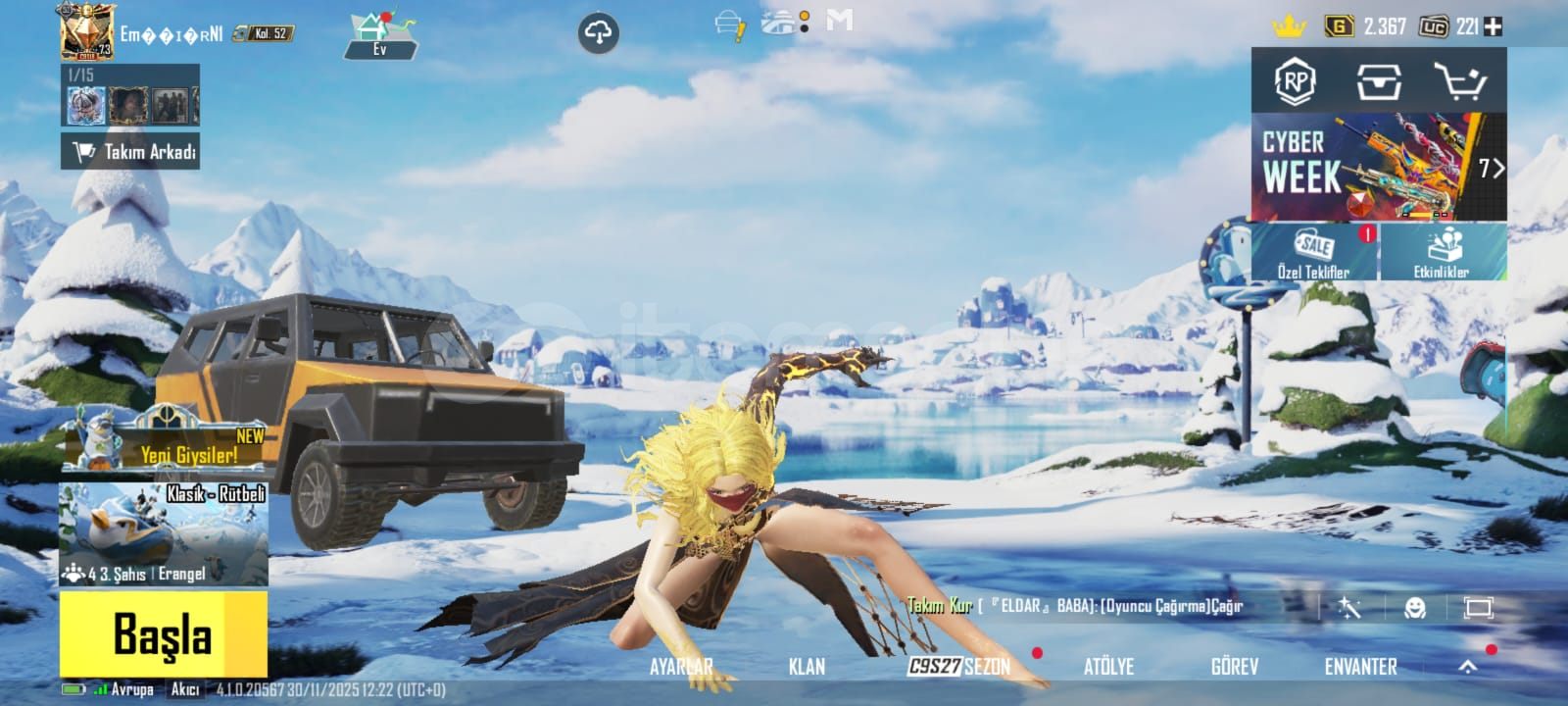Open Özel Teklifler special offers
Screen dimensions: 1568x706
1314,252
